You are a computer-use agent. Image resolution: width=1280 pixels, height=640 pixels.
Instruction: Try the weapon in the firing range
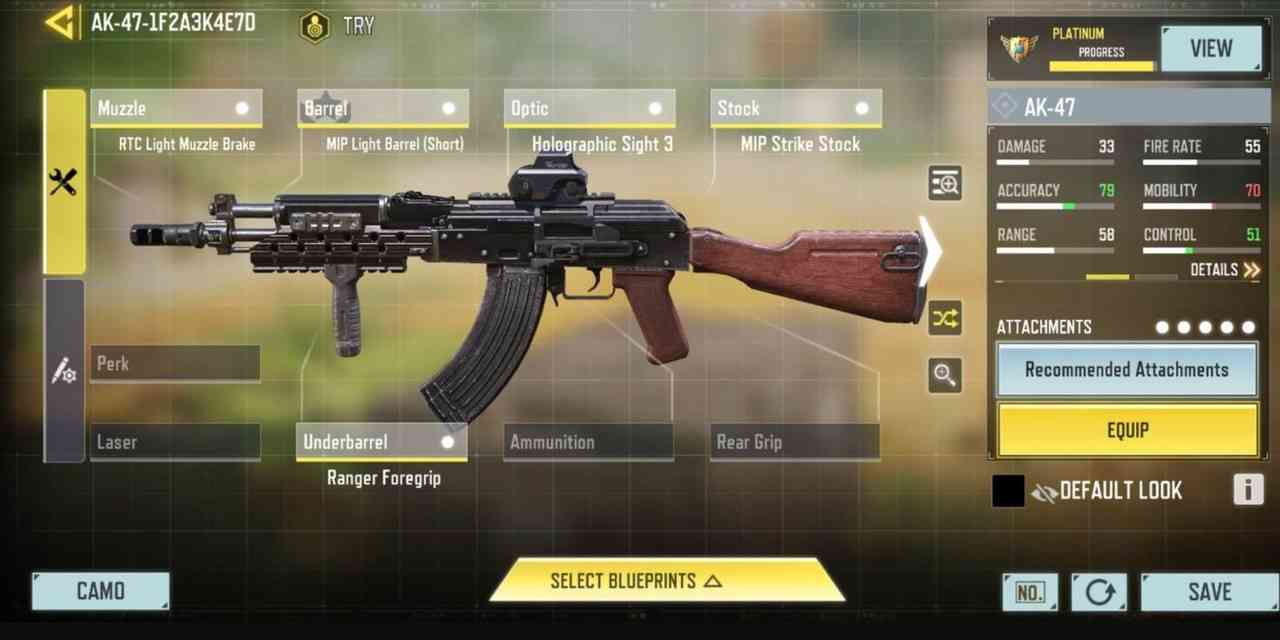coord(338,26)
